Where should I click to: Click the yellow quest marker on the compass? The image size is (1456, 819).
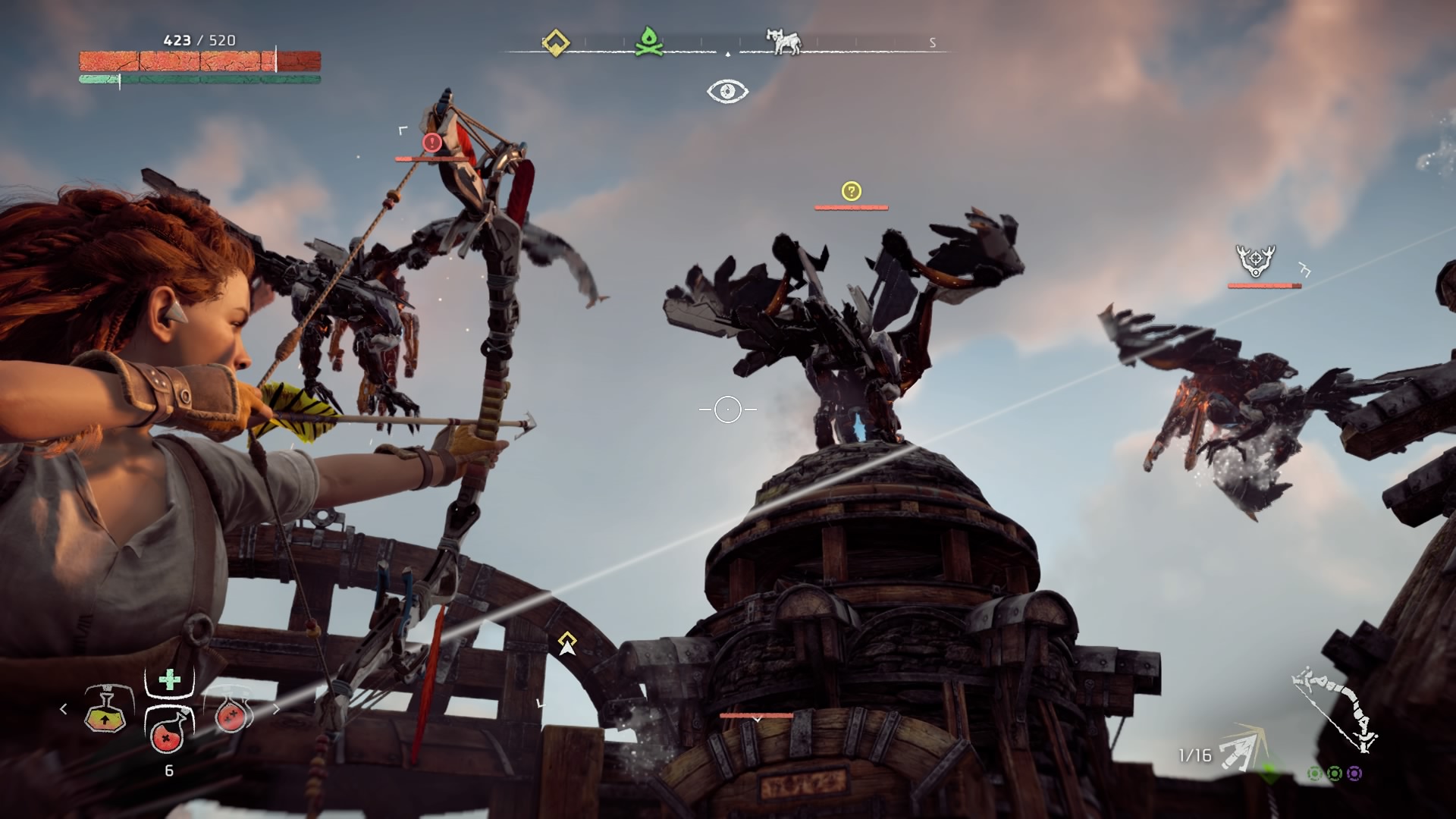(556, 42)
